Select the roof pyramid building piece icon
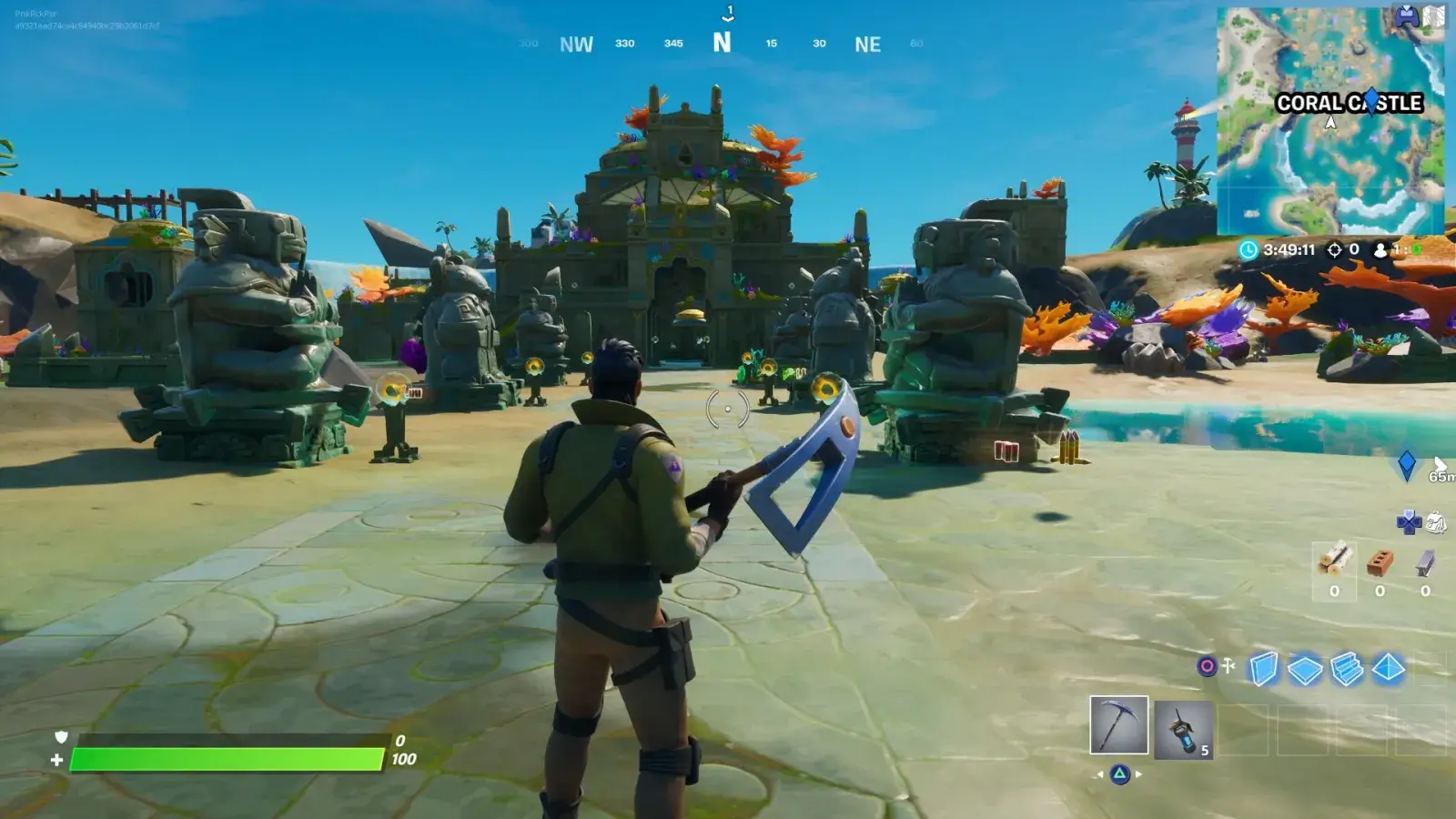 pyautogui.click(x=1390, y=668)
